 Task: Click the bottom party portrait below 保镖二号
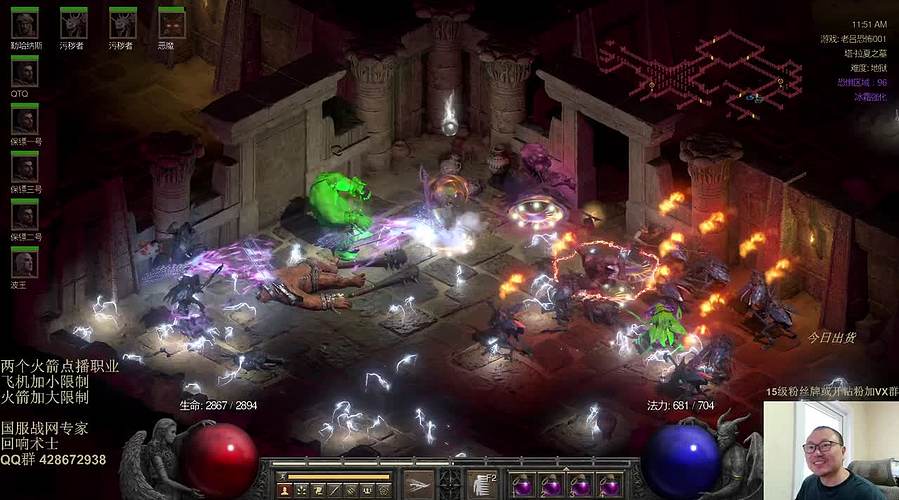(25, 262)
